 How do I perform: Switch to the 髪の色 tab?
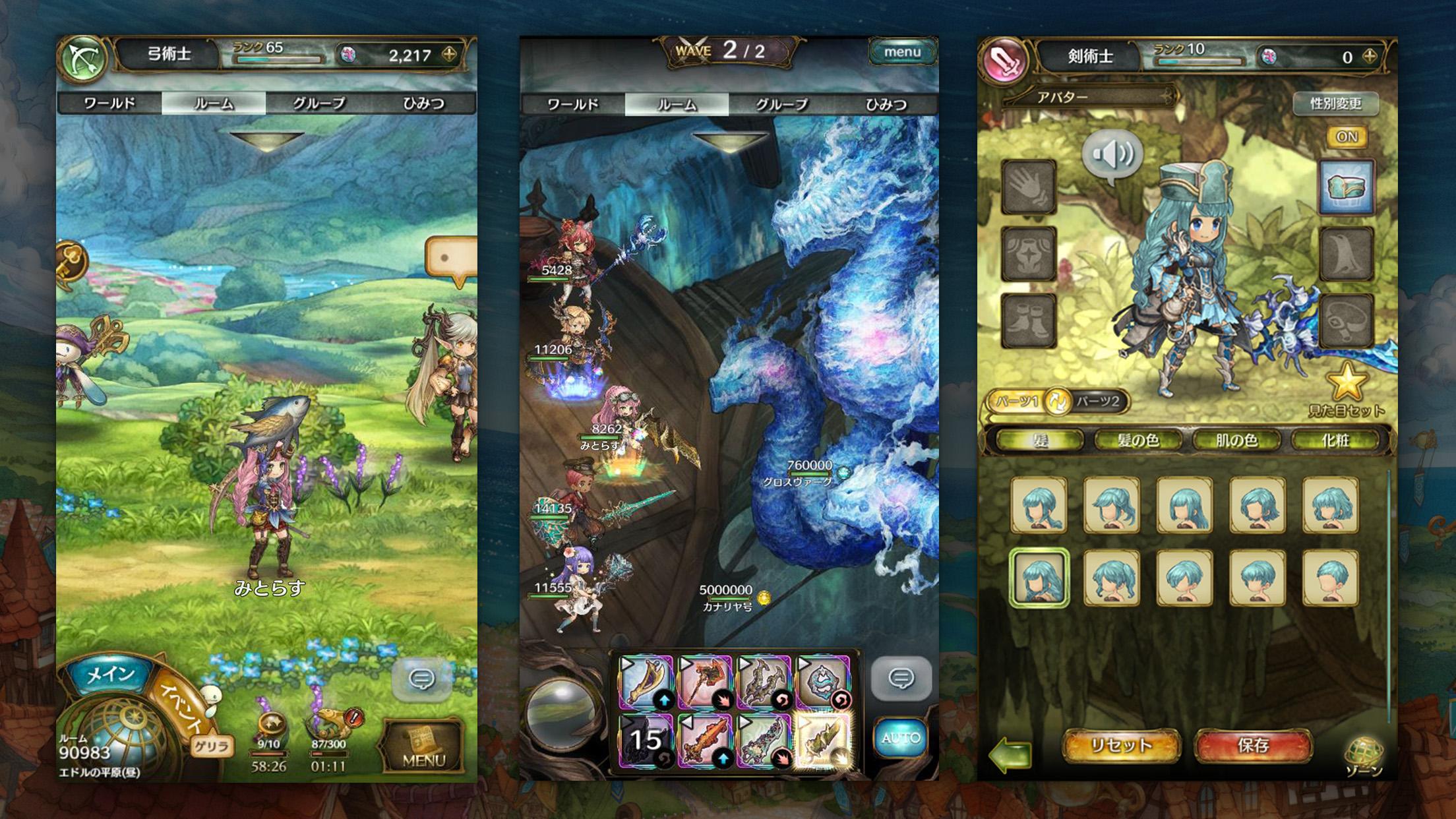[x=1138, y=440]
